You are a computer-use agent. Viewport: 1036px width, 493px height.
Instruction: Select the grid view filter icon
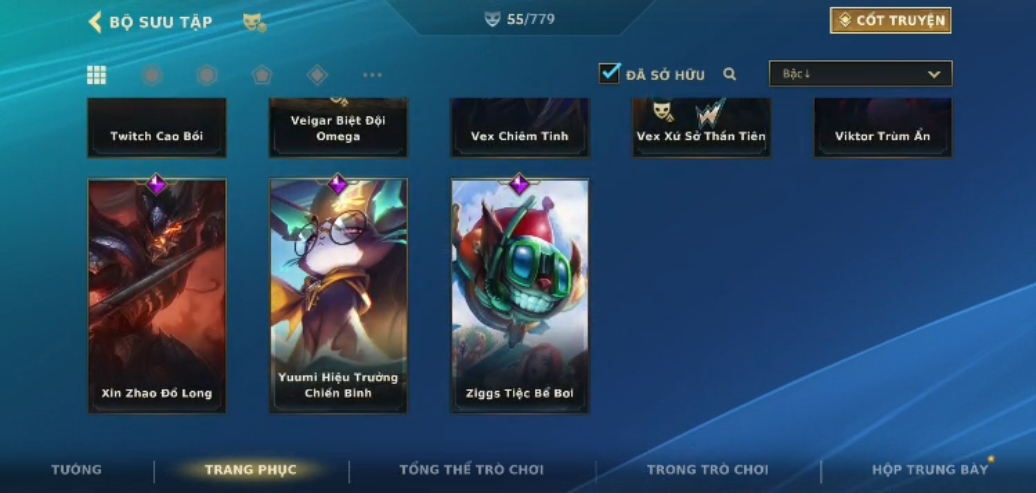click(x=97, y=75)
